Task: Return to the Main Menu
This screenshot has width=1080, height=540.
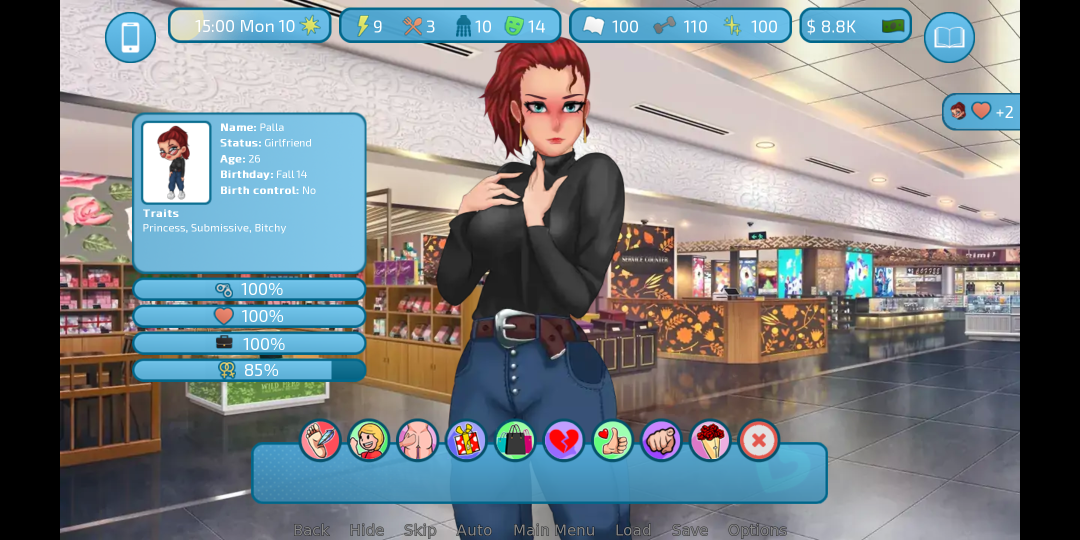Action: point(554,530)
